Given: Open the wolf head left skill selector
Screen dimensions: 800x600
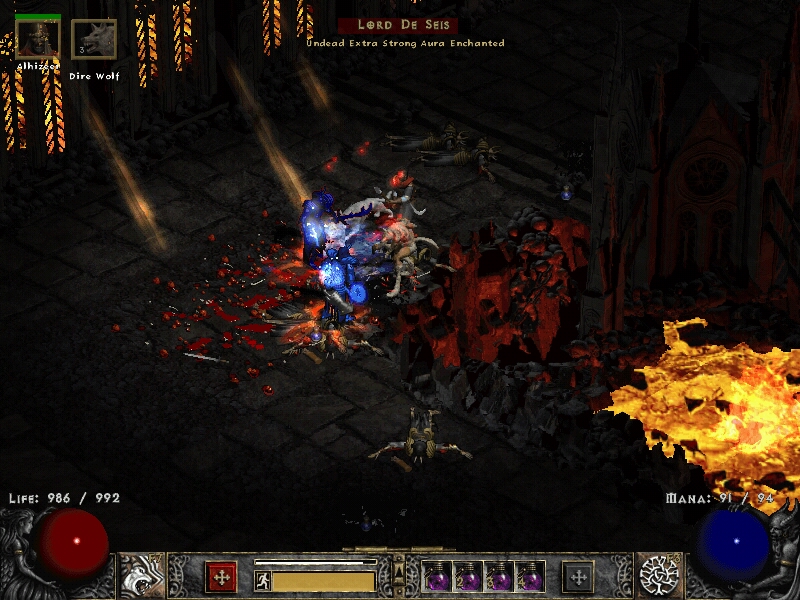Looking at the screenshot, I should (143, 575).
